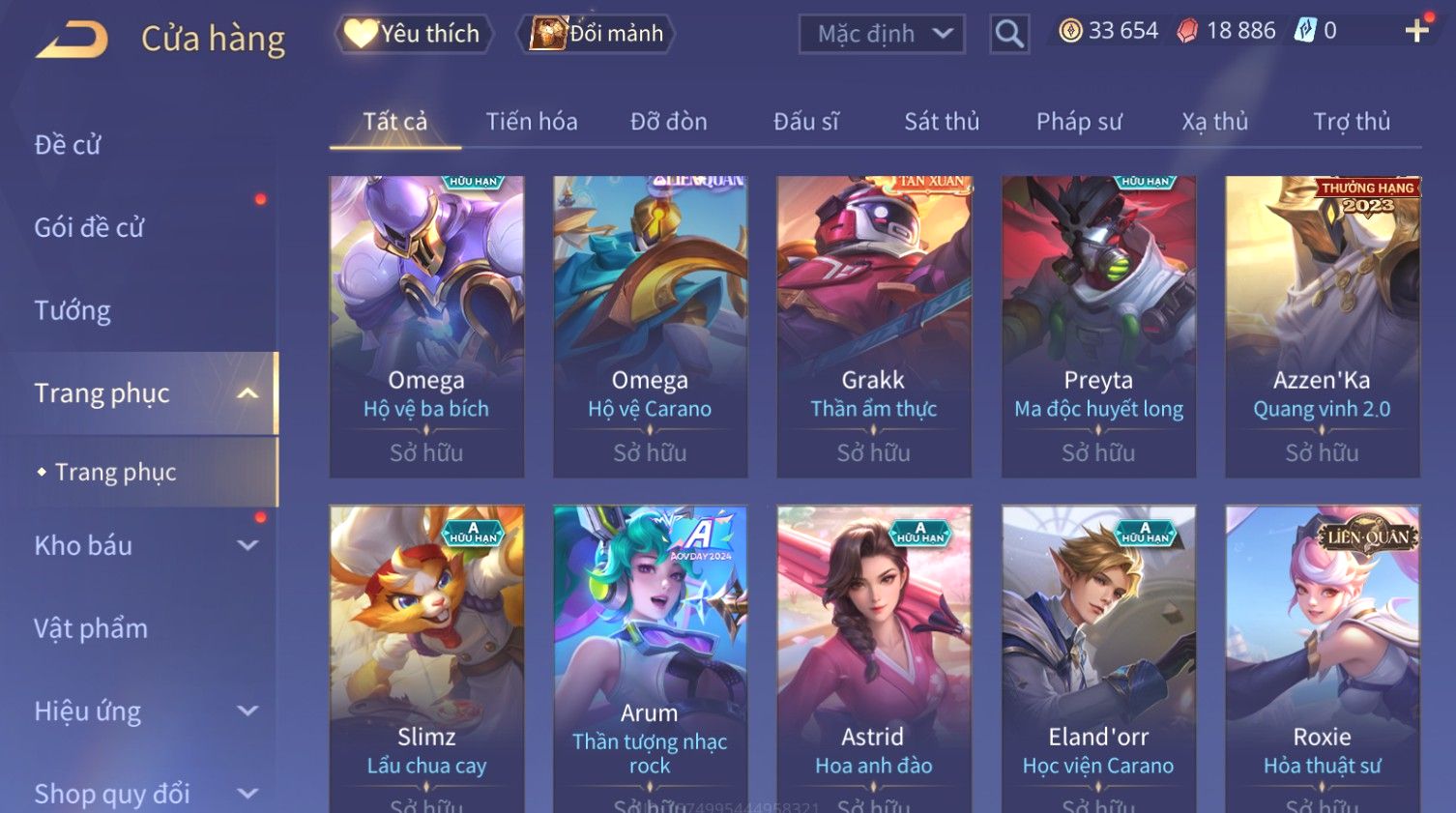The width and height of the screenshot is (1456, 813).
Task: Choose the Trợ thủ tab
Action: tap(1352, 122)
